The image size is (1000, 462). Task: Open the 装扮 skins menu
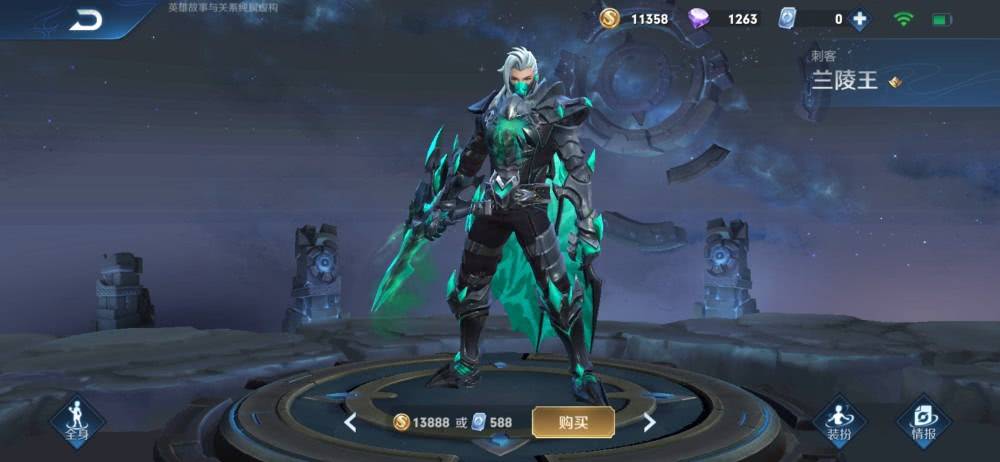(839, 419)
